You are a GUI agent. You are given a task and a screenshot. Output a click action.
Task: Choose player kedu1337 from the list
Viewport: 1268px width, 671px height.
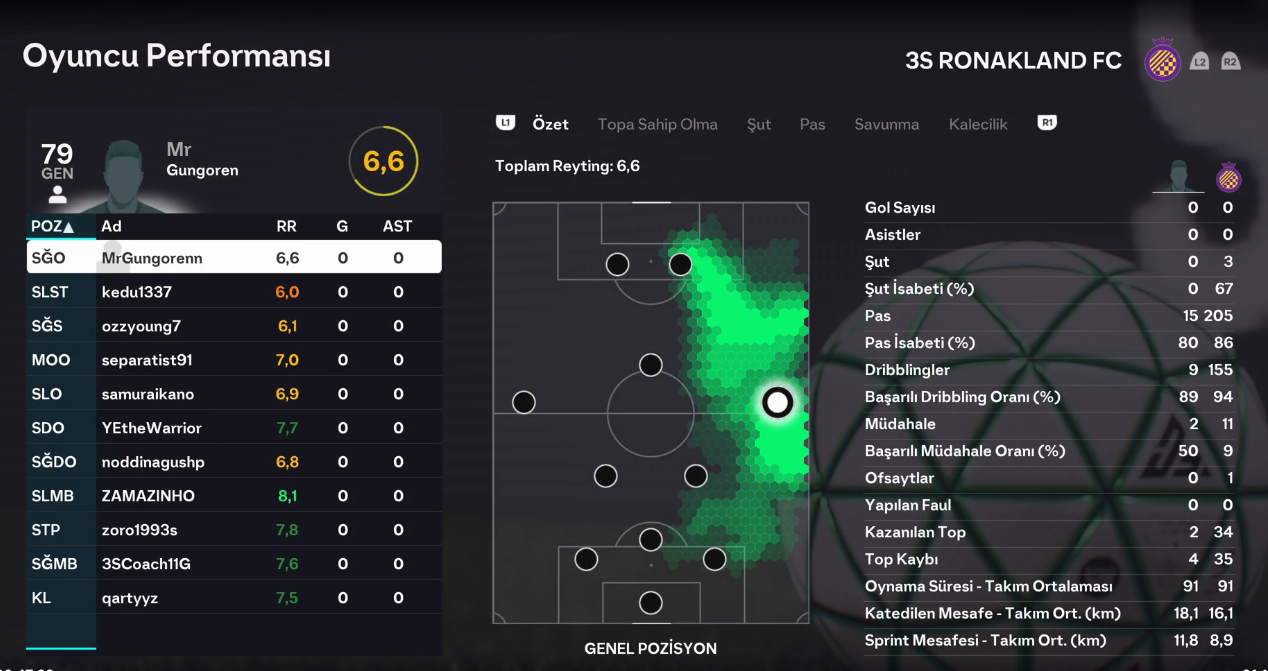tap(234, 292)
